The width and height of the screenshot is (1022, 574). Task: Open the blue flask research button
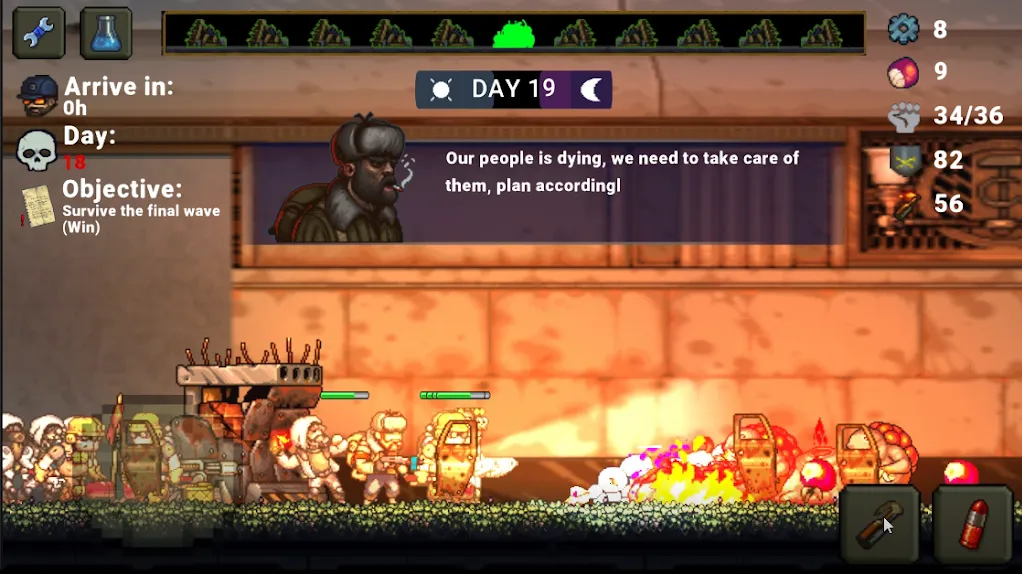tap(106, 33)
